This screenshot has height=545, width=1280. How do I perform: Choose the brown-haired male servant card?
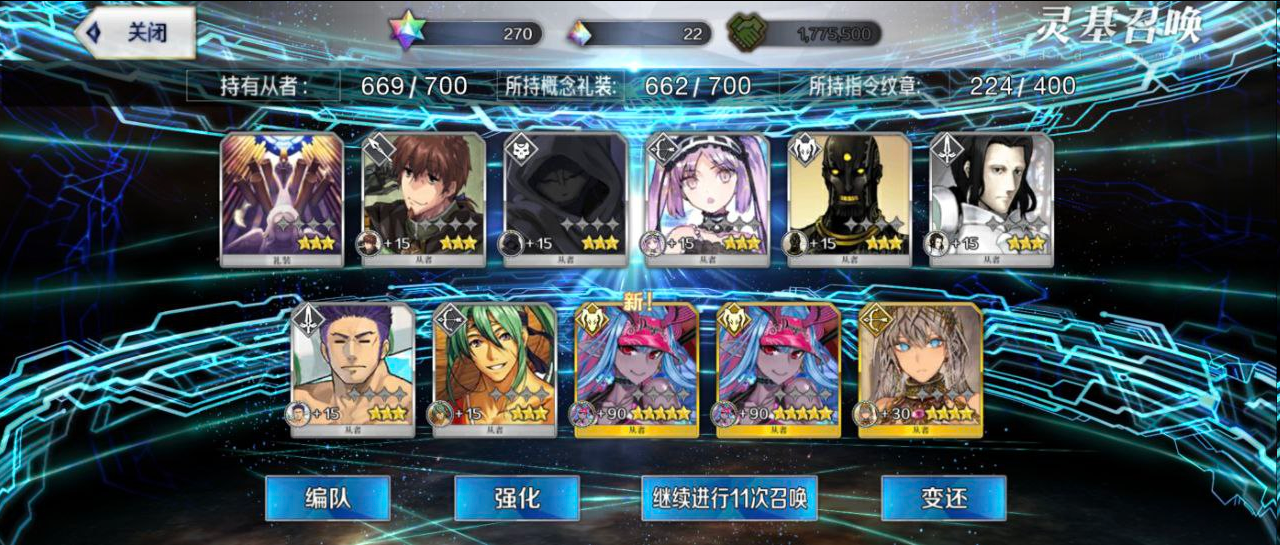[x=424, y=199]
